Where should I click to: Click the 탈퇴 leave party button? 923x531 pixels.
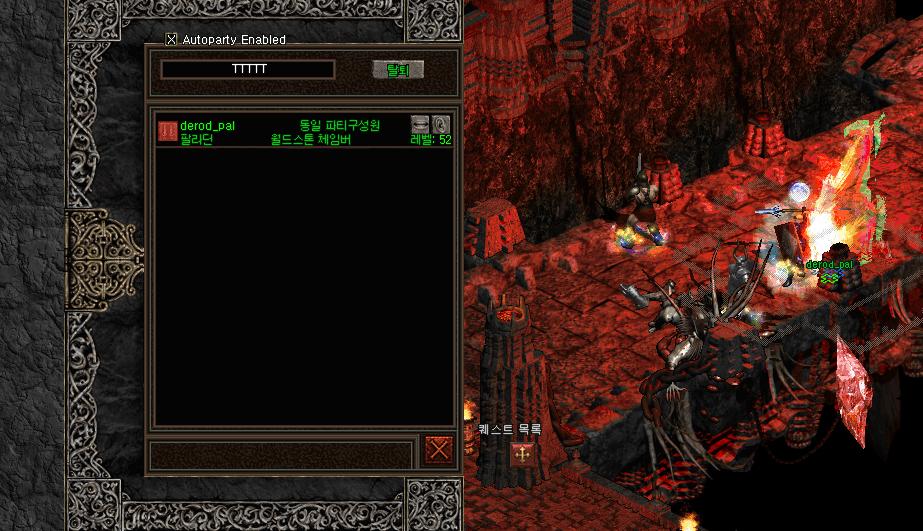(398, 69)
